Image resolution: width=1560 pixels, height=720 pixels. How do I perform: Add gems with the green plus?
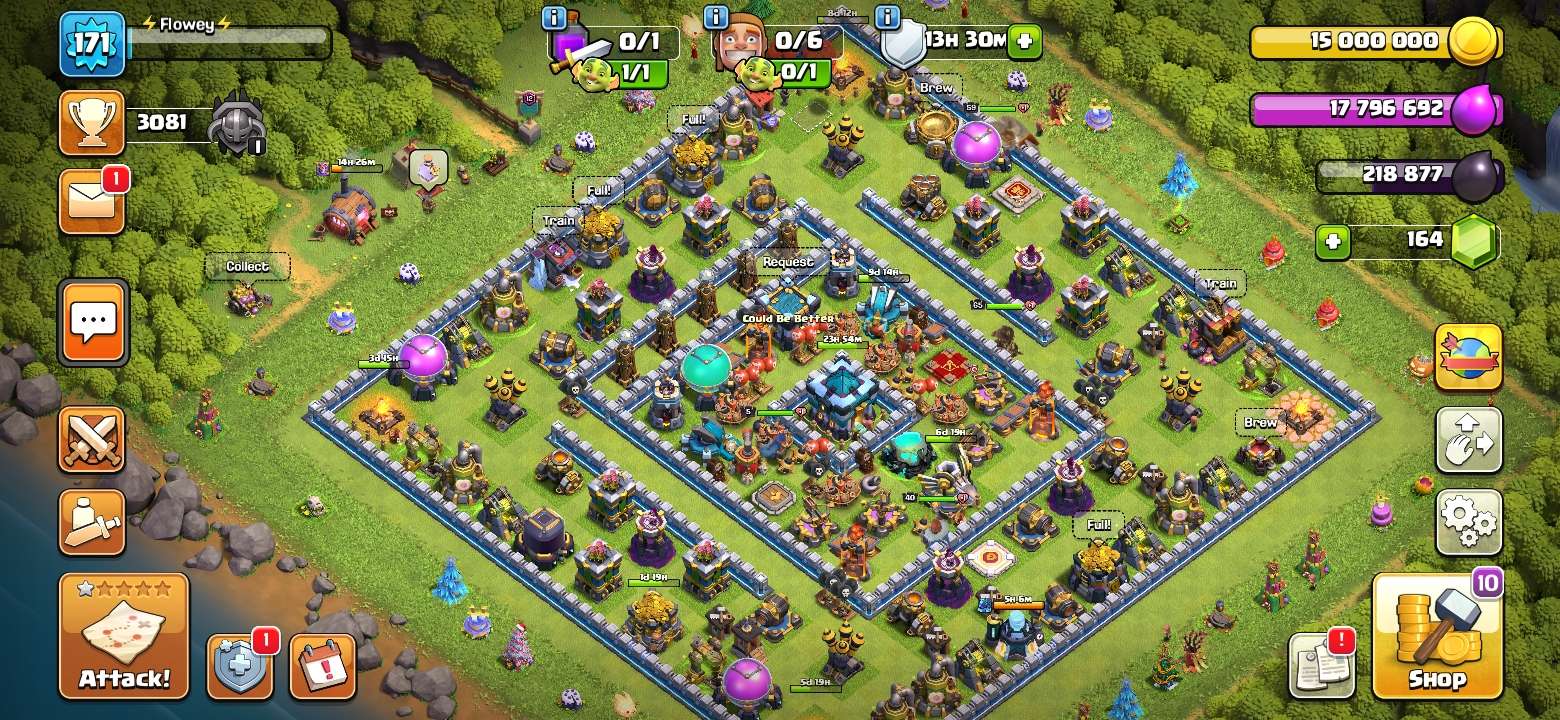(1332, 241)
